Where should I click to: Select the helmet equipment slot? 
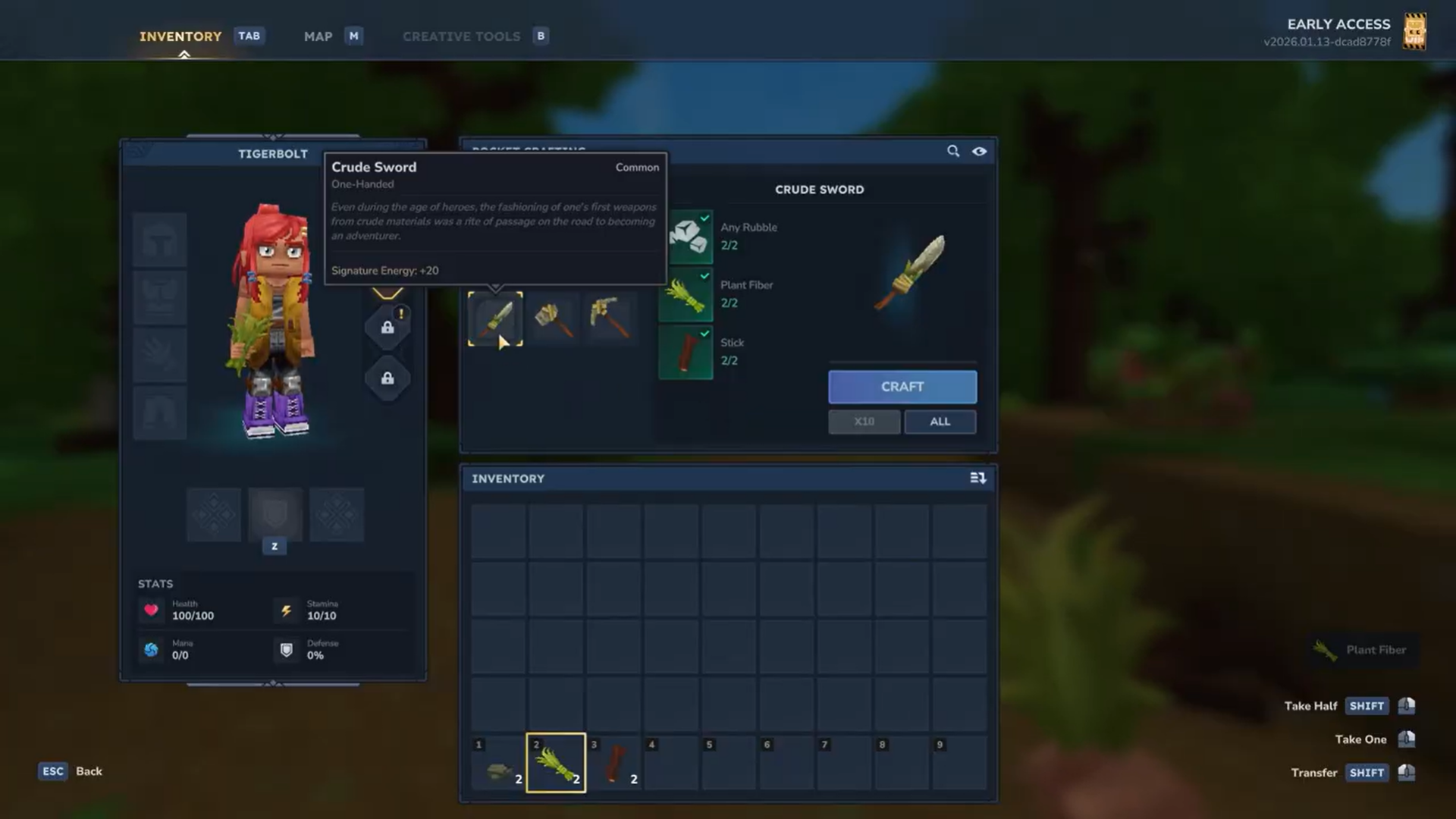tap(159, 239)
